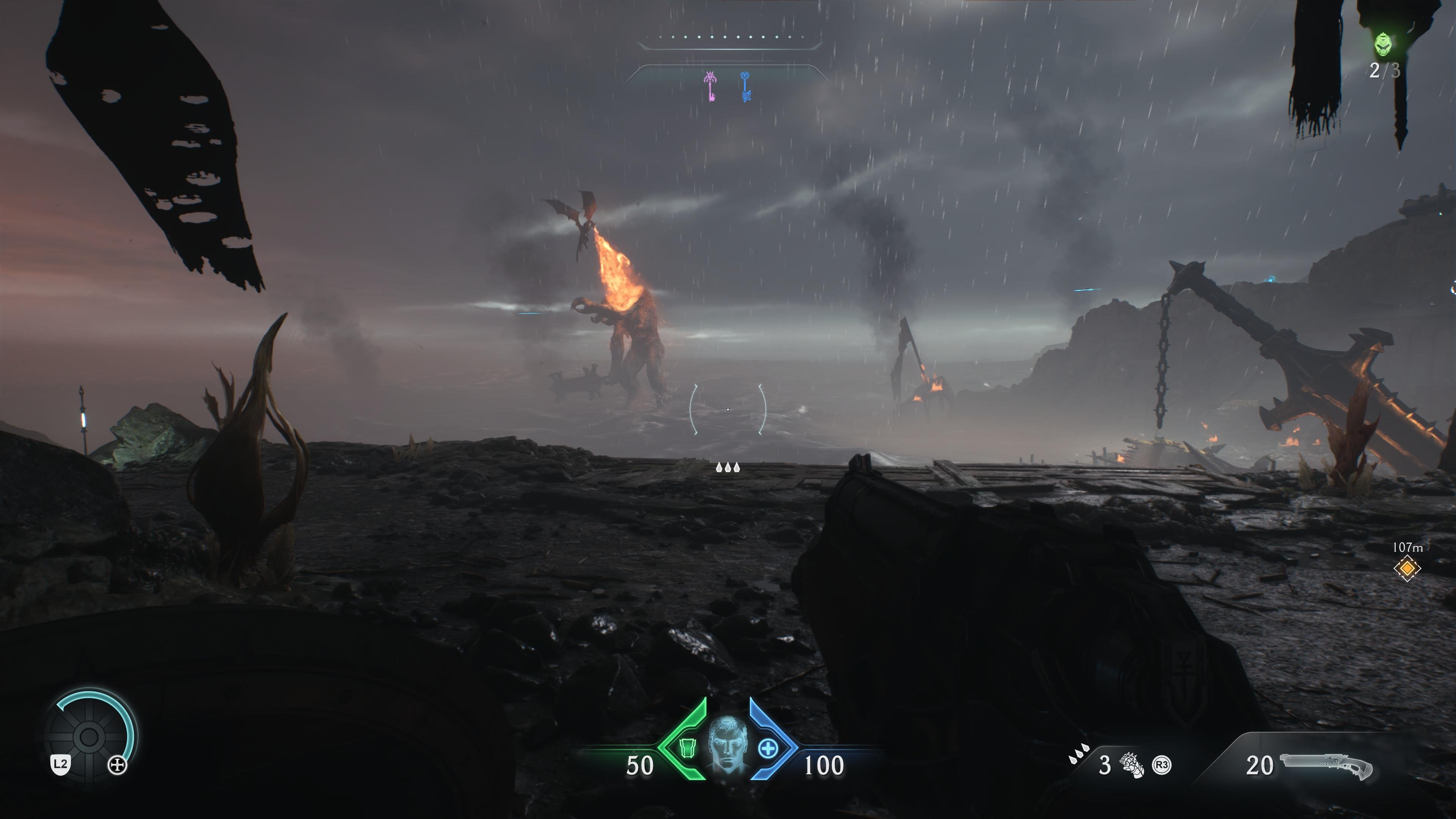Click the orange diamond objective marker

coord(1407,568)
